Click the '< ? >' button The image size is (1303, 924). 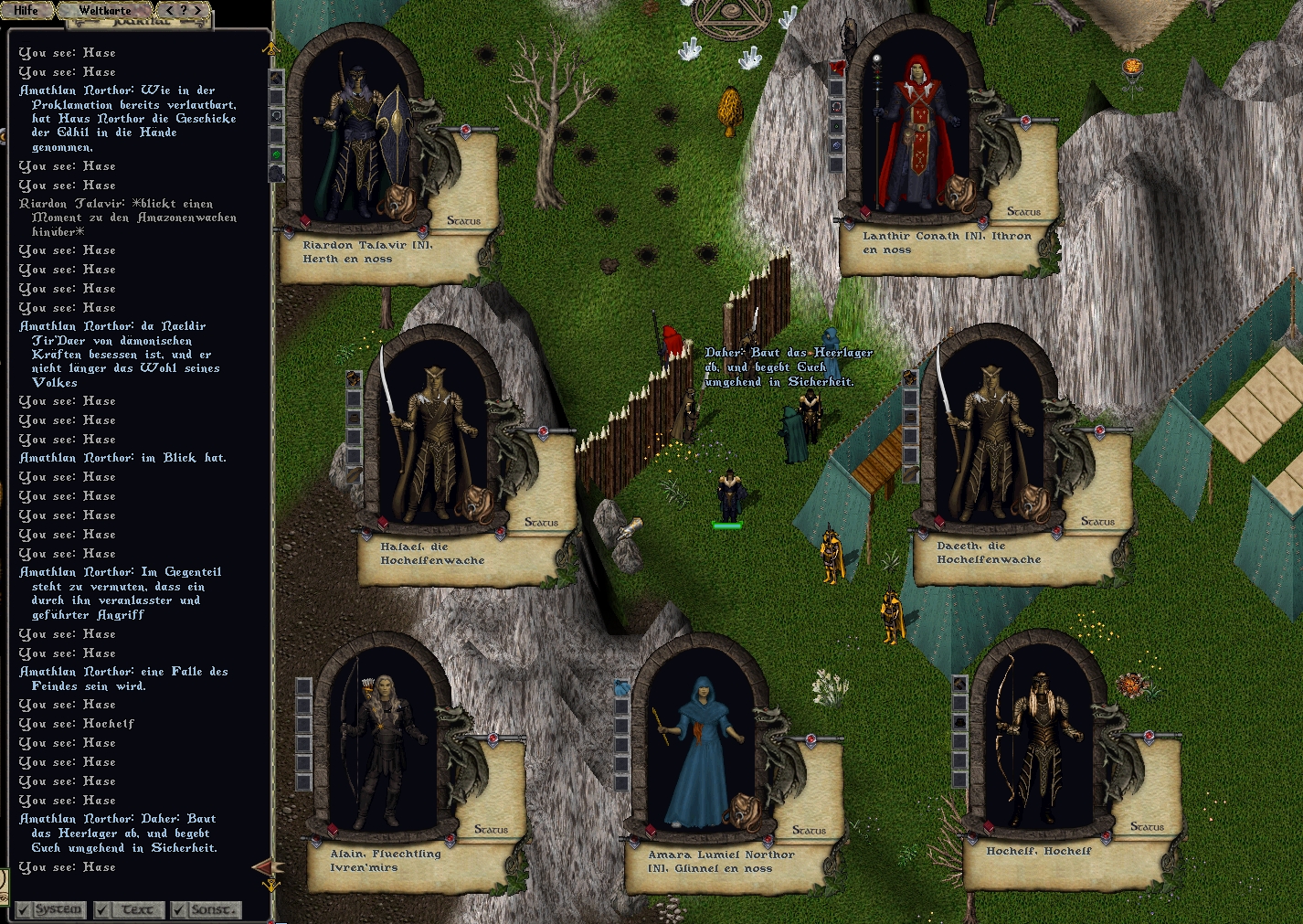182,10
